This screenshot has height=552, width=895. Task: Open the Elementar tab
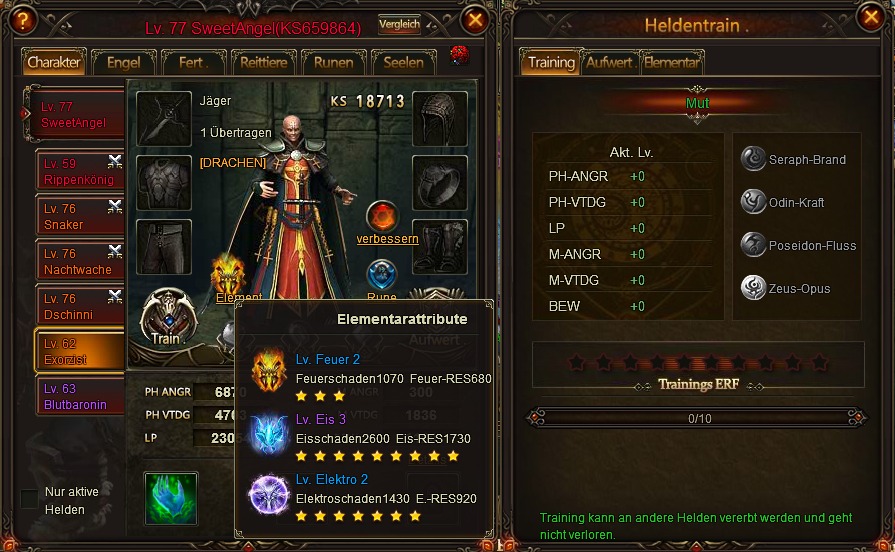(671, 62)
